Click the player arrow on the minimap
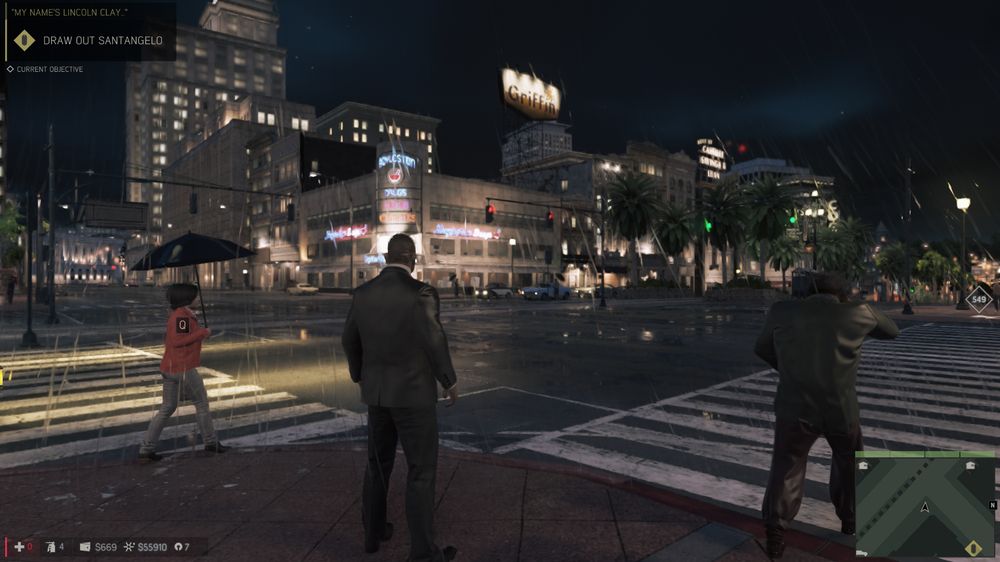 pyautogui.click(x=925, y=507)
